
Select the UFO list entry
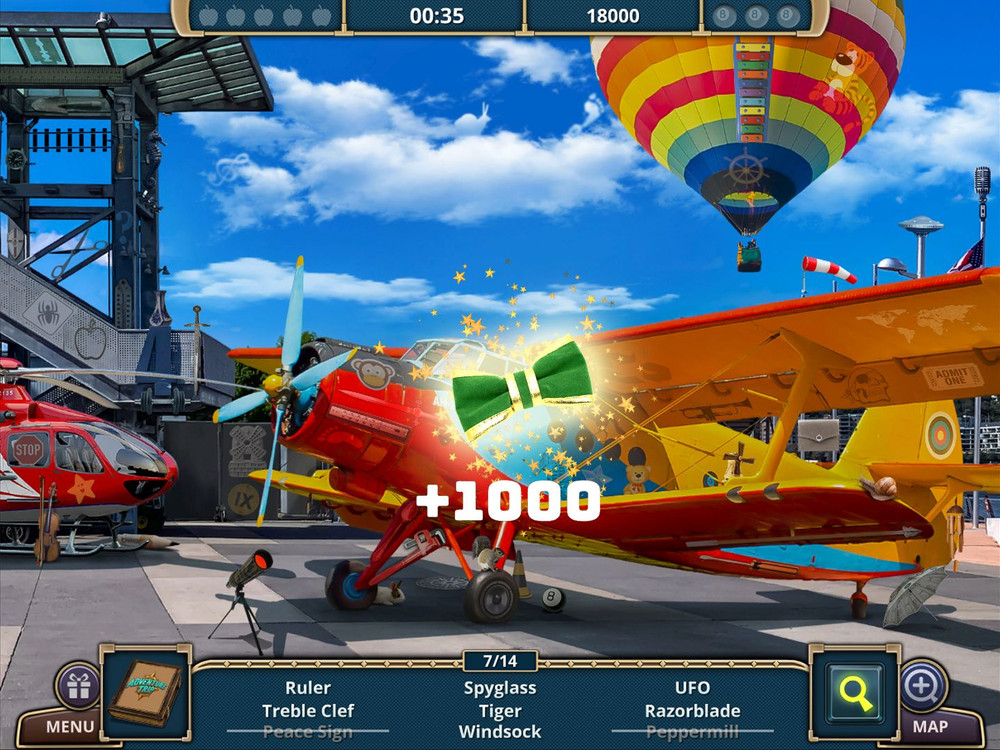point(692,688)
